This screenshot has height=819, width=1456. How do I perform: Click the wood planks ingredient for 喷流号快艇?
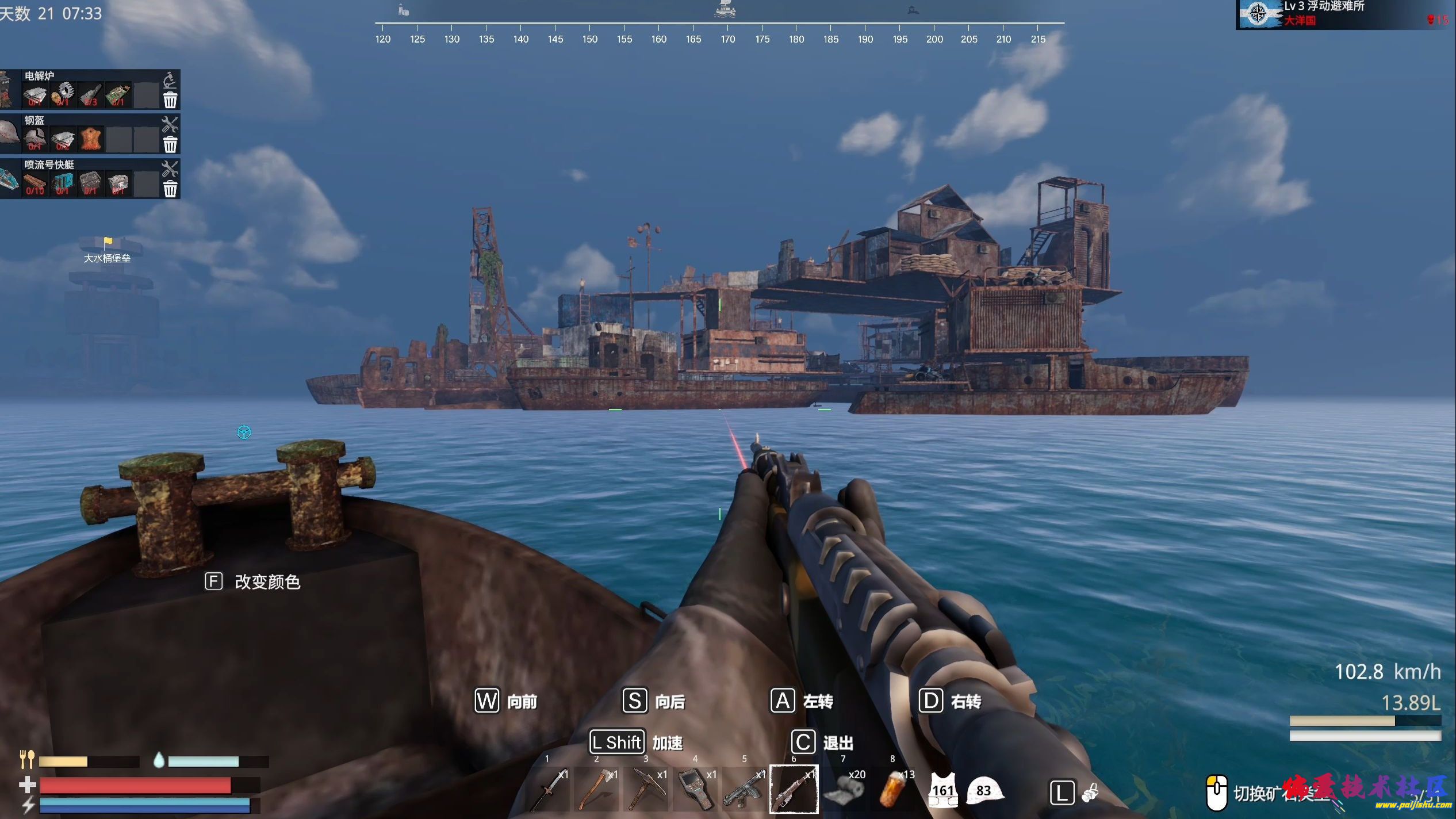click(x=35, y=184)
